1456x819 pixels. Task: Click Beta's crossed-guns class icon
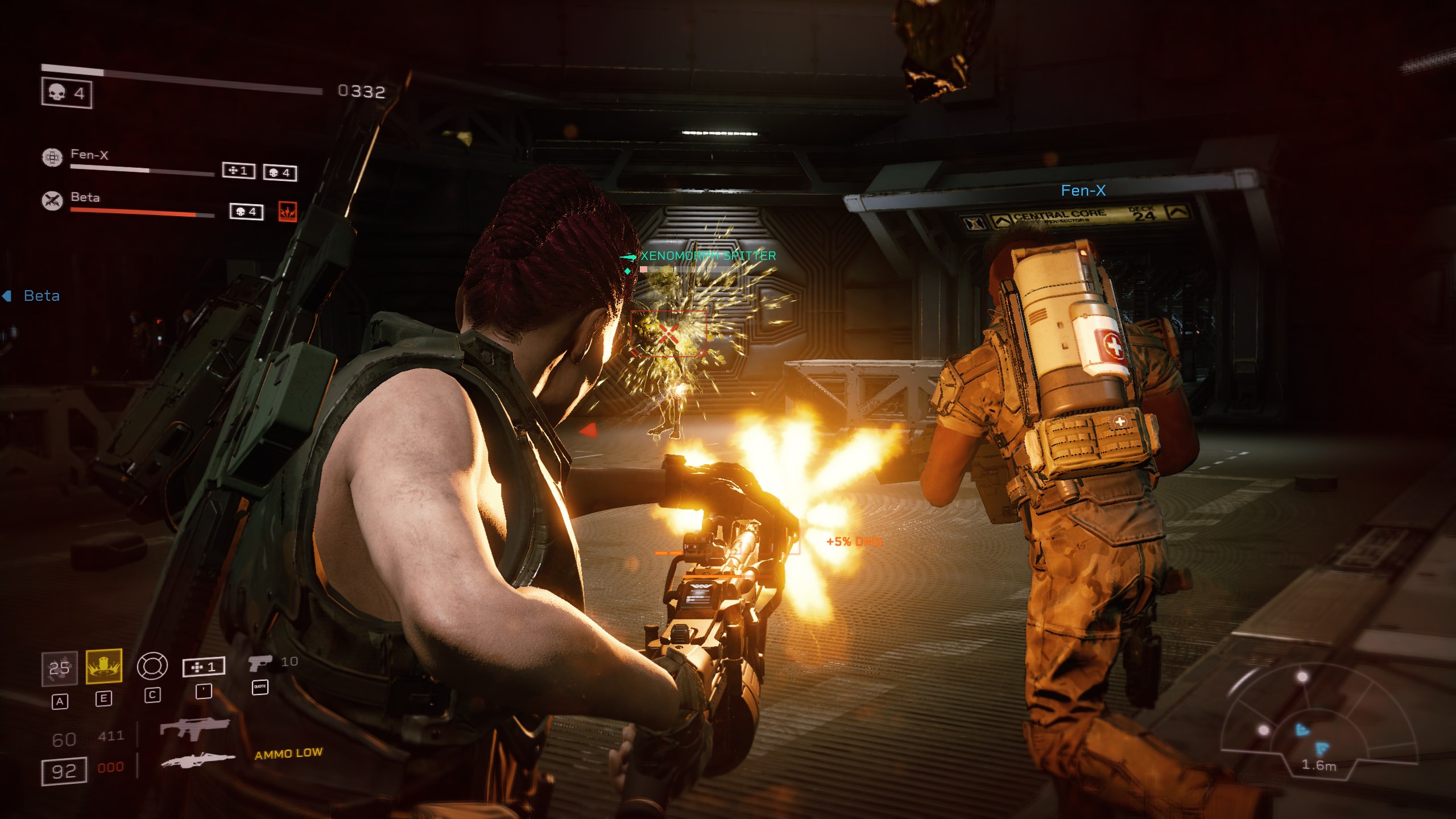pos(52,200)
